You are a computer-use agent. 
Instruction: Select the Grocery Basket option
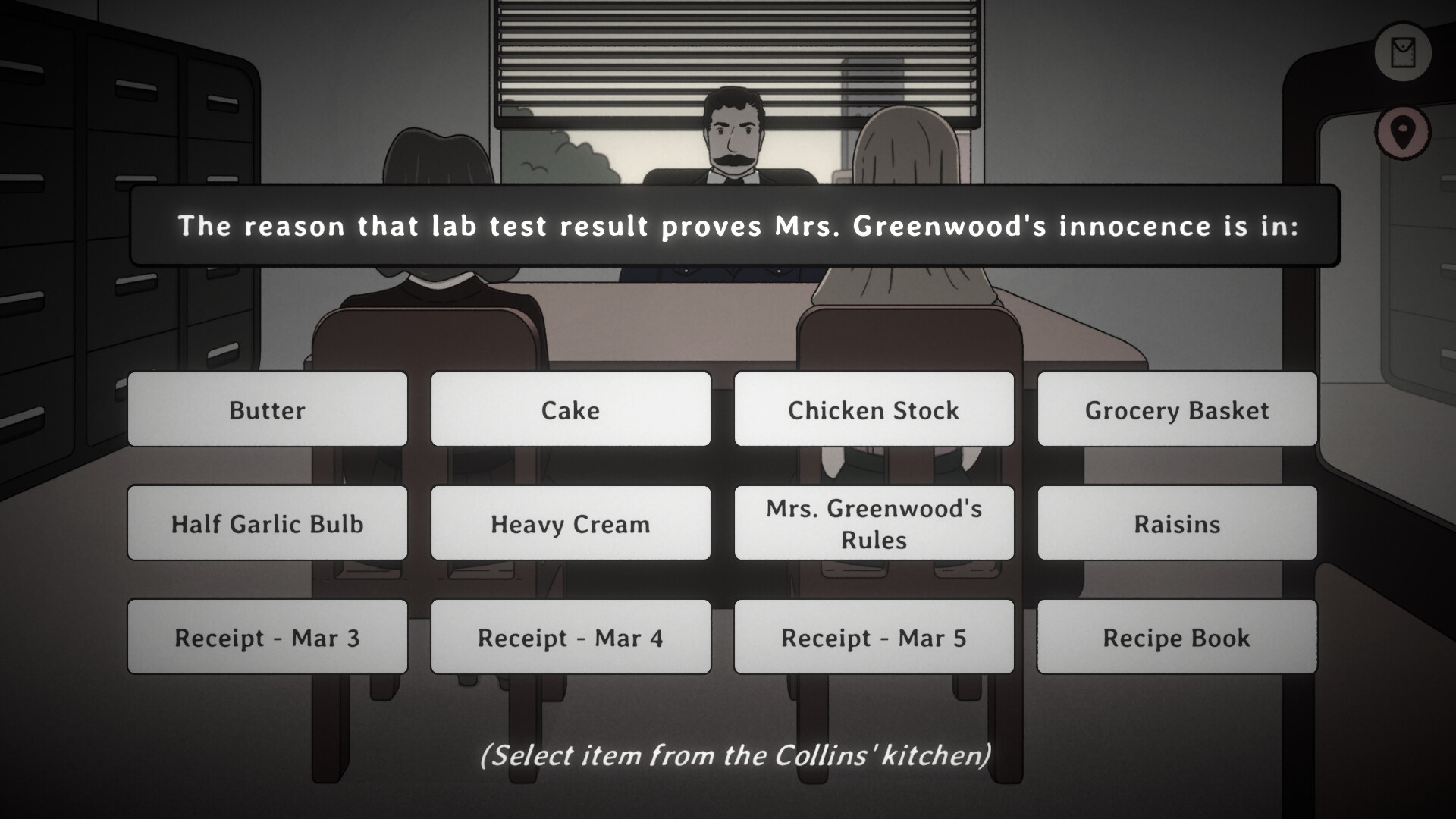click(x=1177, y=410)
